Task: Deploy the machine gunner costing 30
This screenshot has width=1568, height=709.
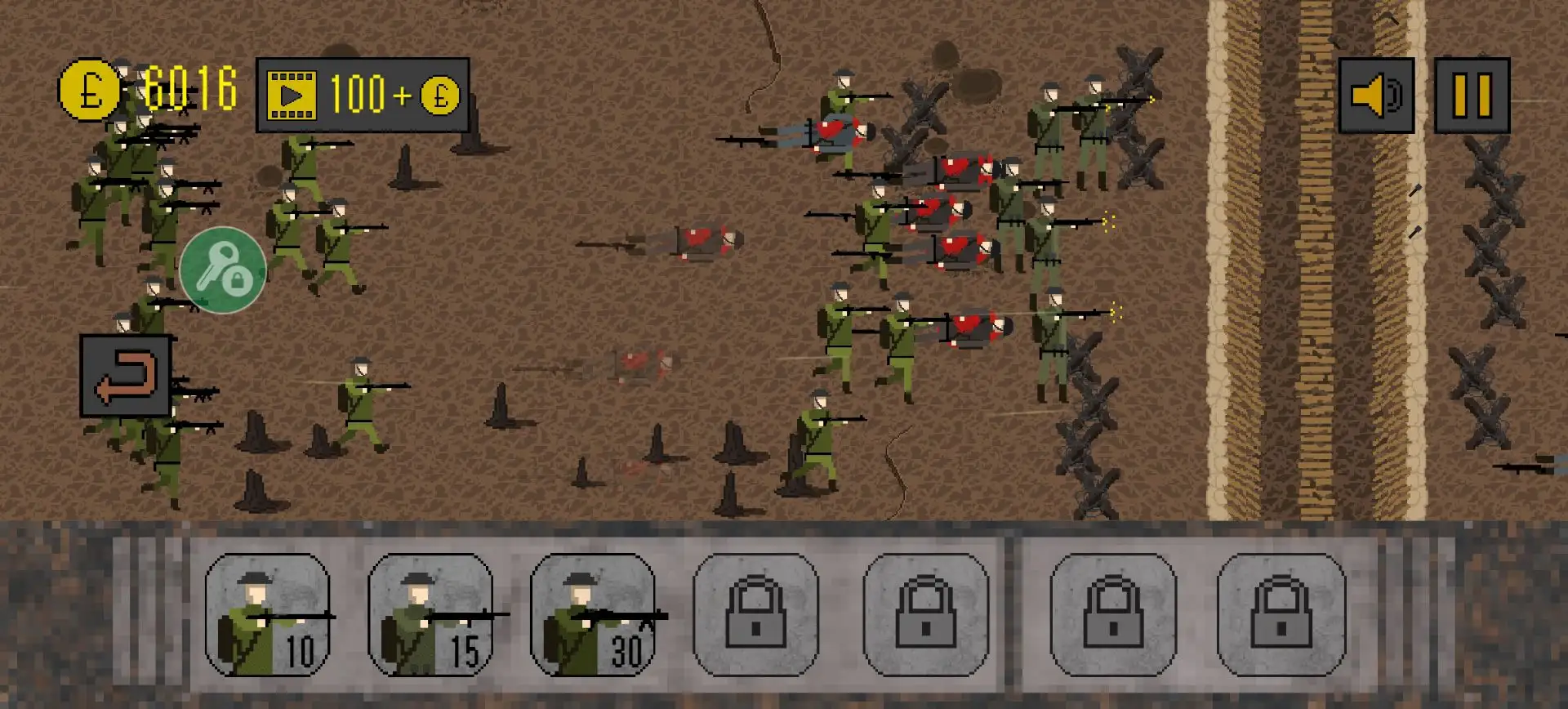Action: (593, 615)
